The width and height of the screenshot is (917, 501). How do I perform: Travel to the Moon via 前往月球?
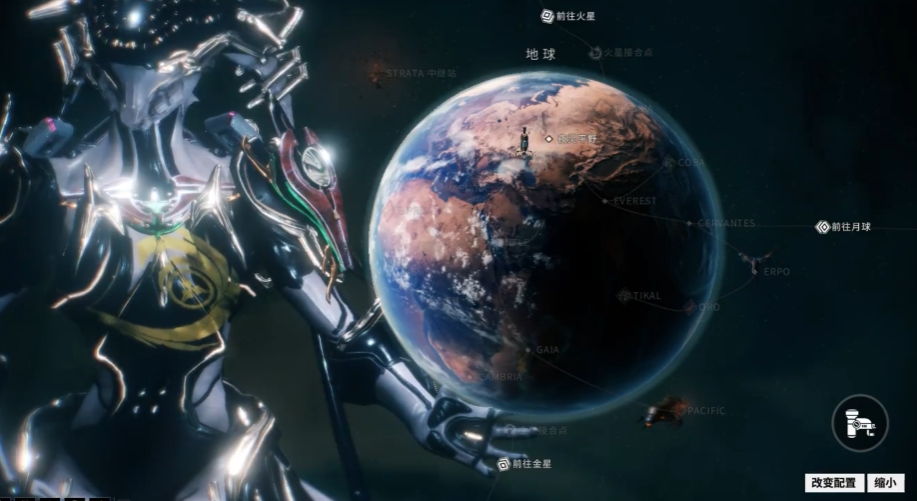(844, 227)
